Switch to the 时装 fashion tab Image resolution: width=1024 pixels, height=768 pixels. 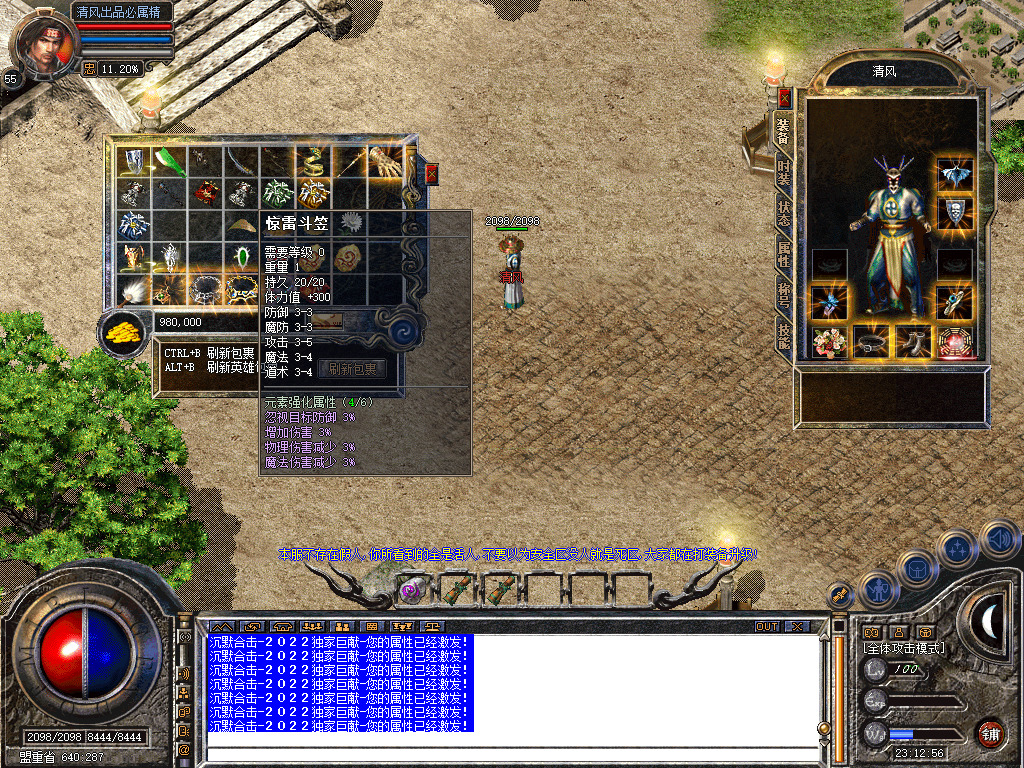click(785, 172)
